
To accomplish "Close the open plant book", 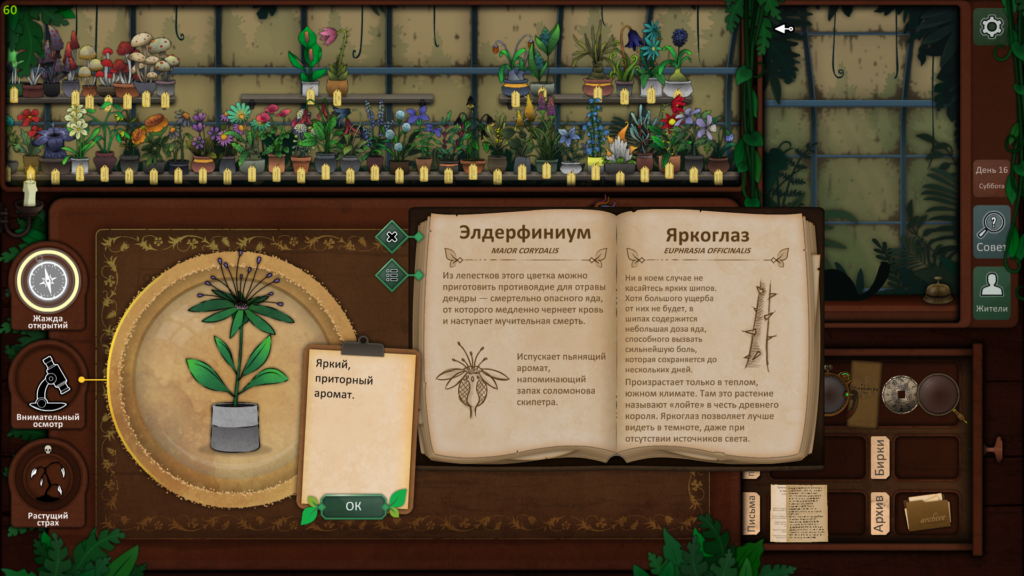I will pyautogui.click(x=392, y=238).
